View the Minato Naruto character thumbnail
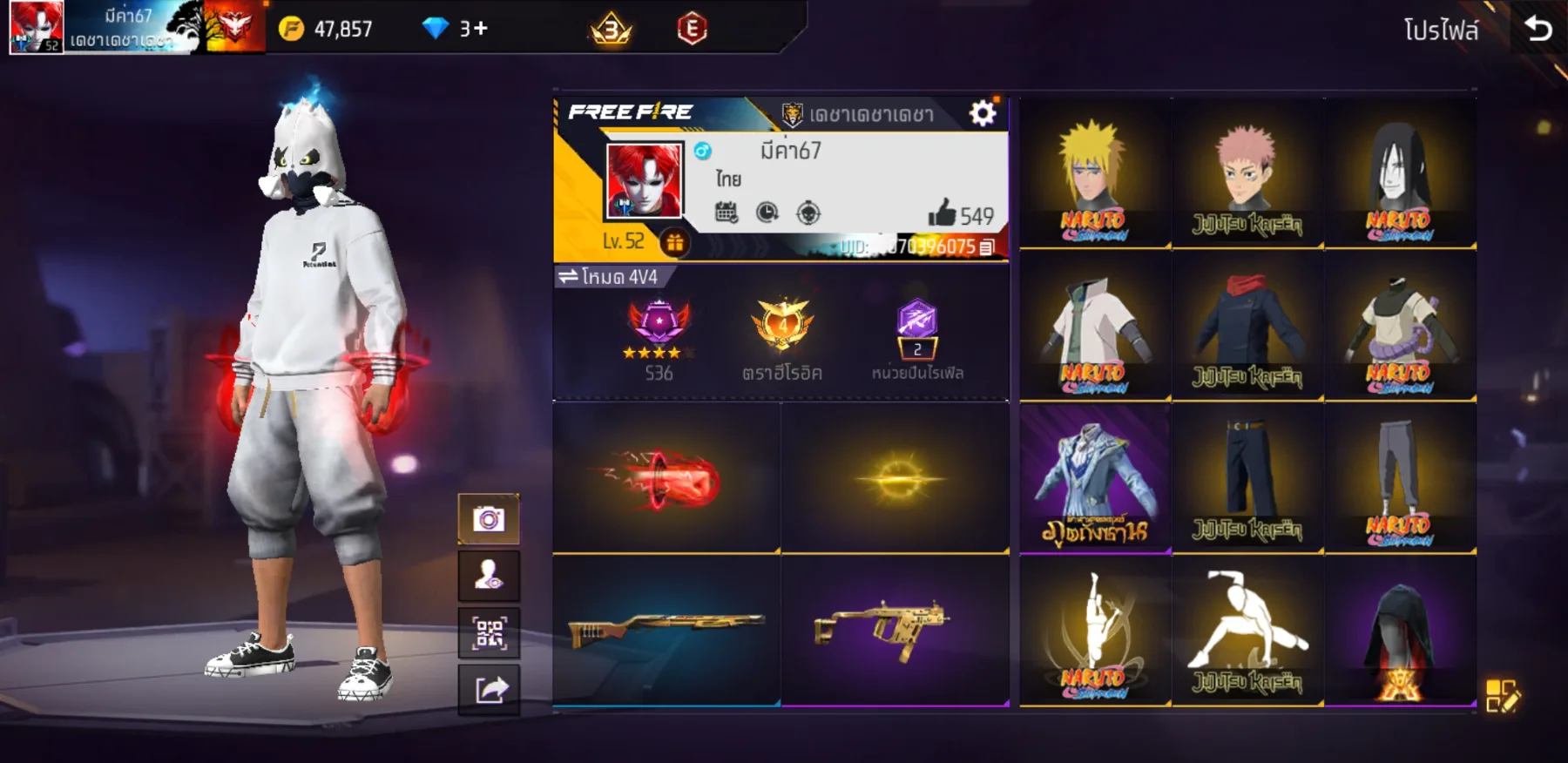The height and width of the screenshot is (763, 1568). [x=1096, y=172]
